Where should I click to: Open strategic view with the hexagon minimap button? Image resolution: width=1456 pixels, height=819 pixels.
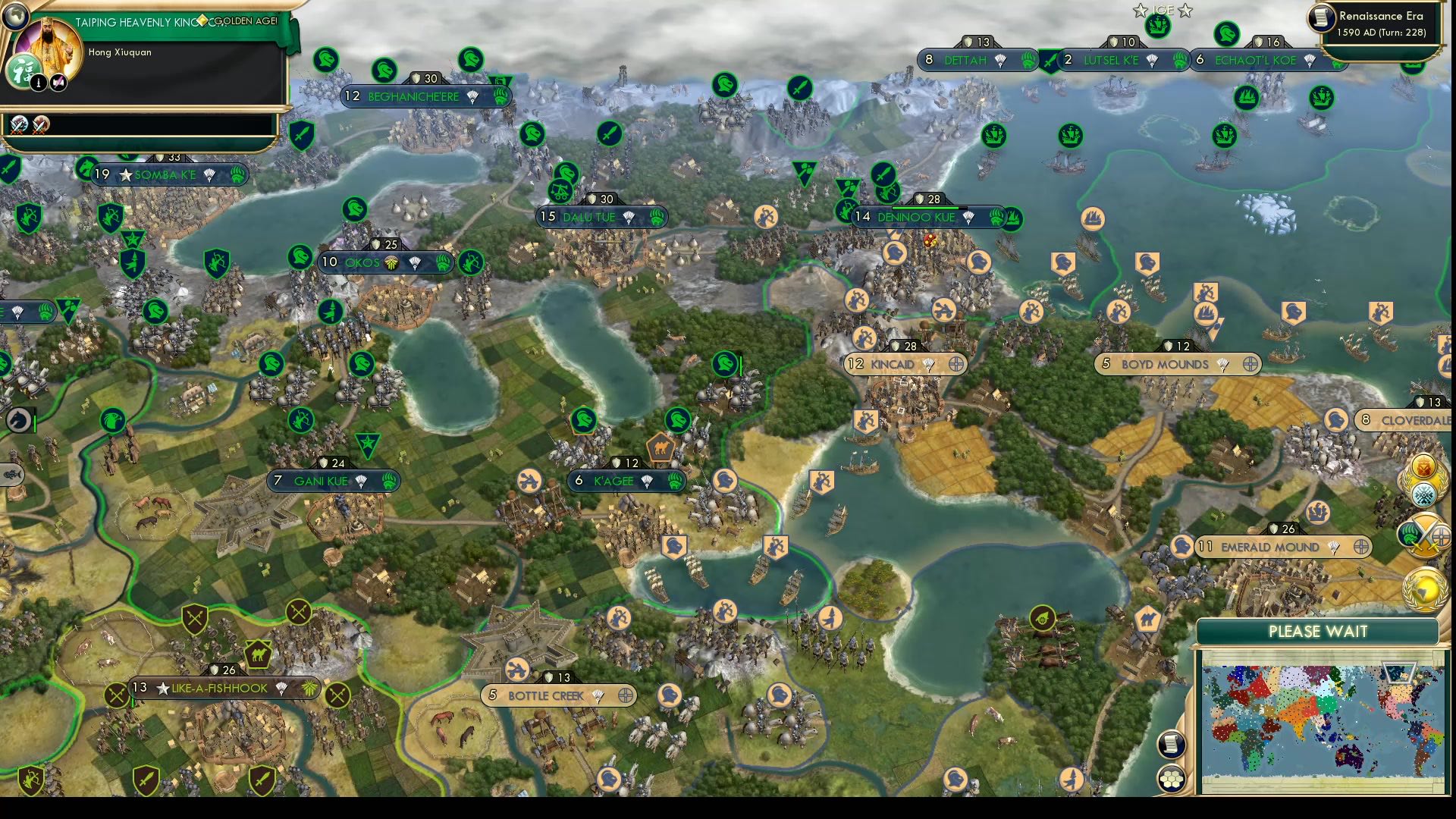tap(1172, 778)
